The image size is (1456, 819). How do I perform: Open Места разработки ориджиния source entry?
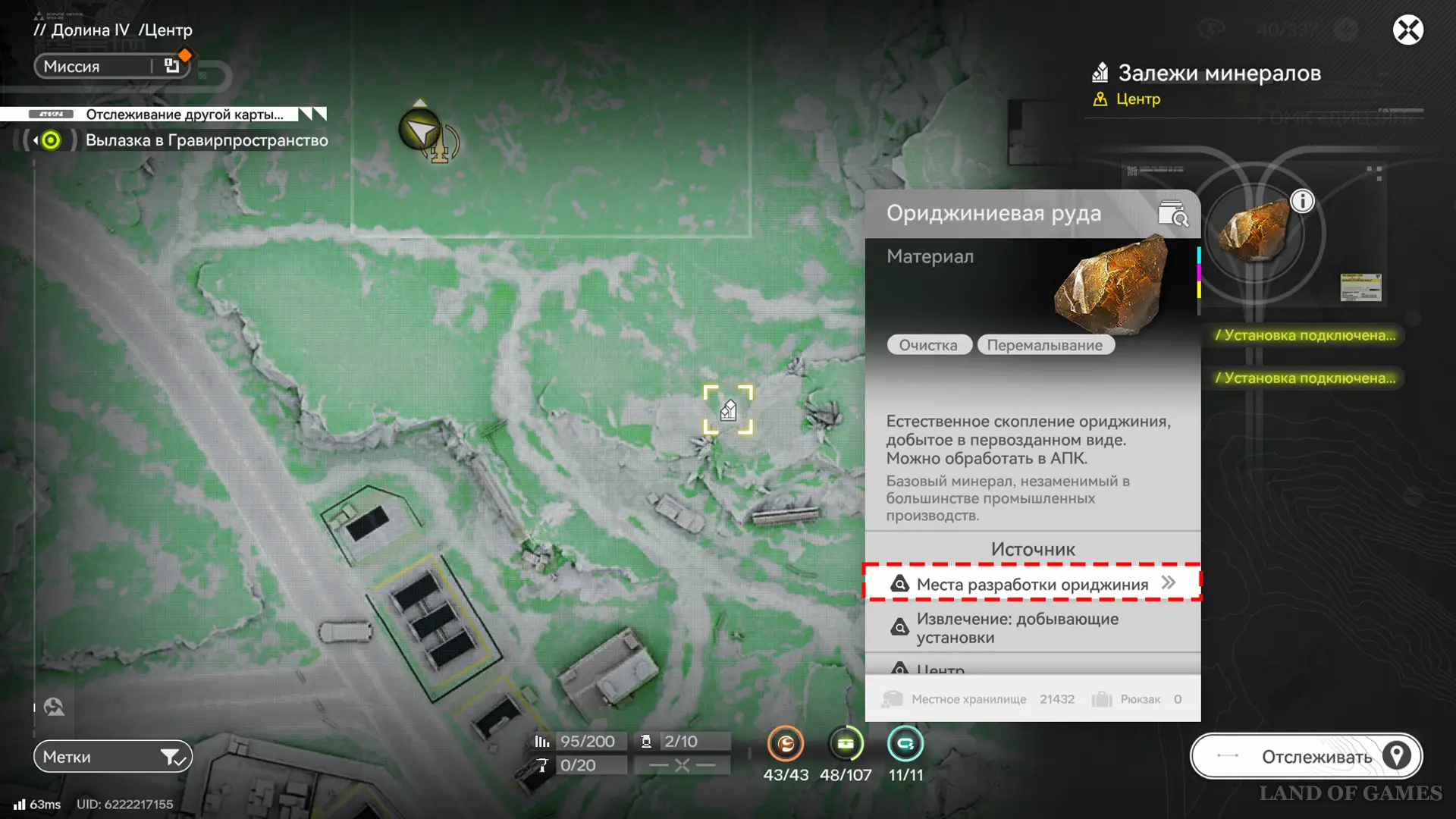click(x=1032, y=583)
